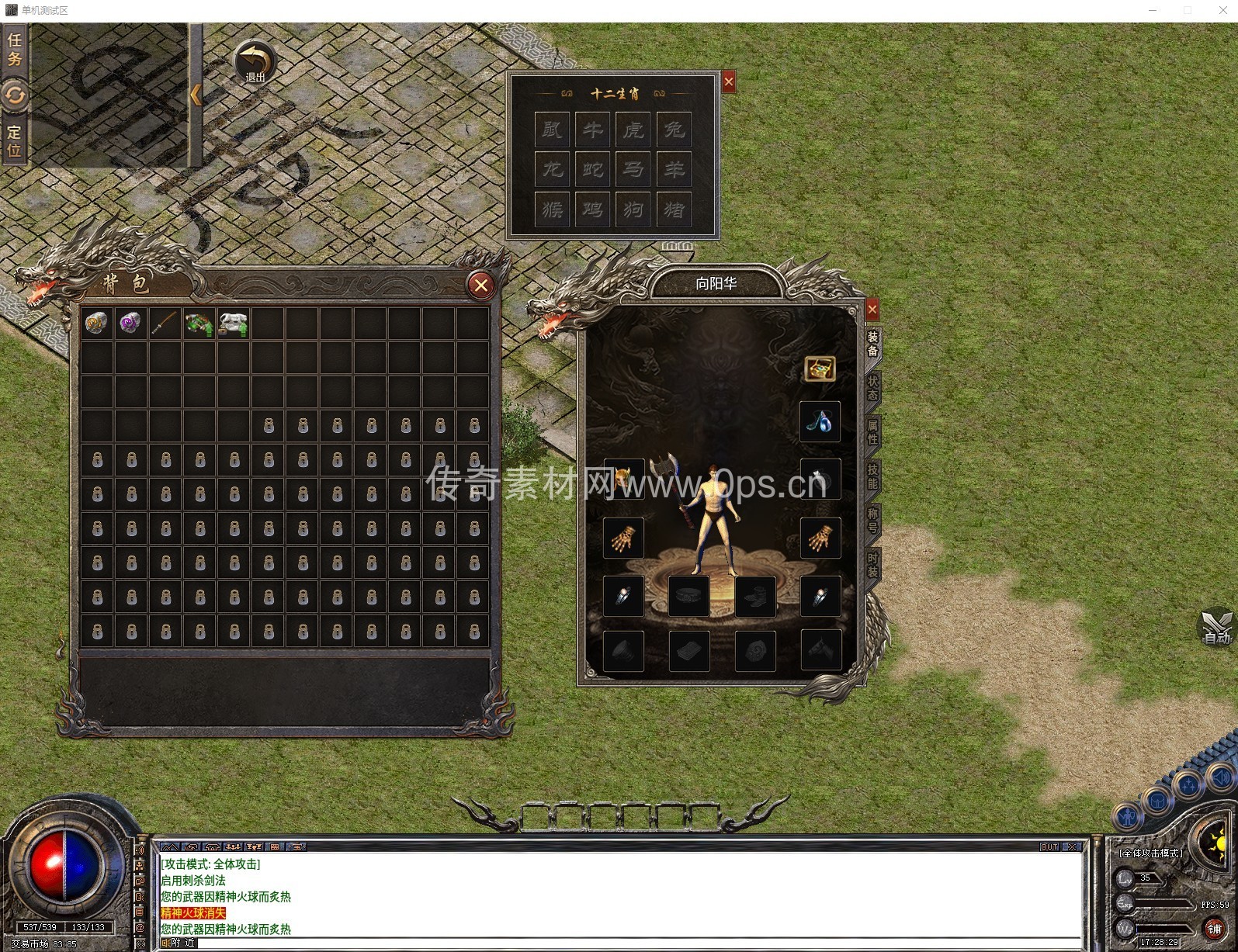Open the golden treasure chest icon
Image resolution: width=1238 pixels, height=952 pixels.
pos(820,369)
